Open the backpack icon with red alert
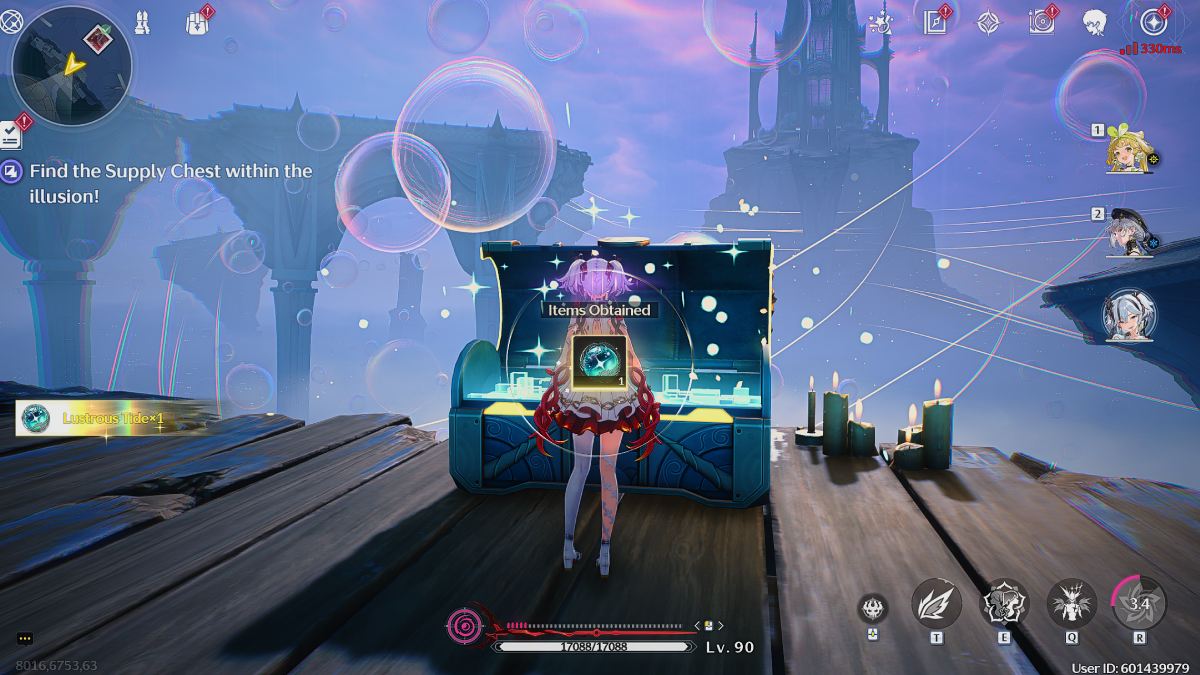The width and height of the screenshot is (1200, 675). (197, 22)
